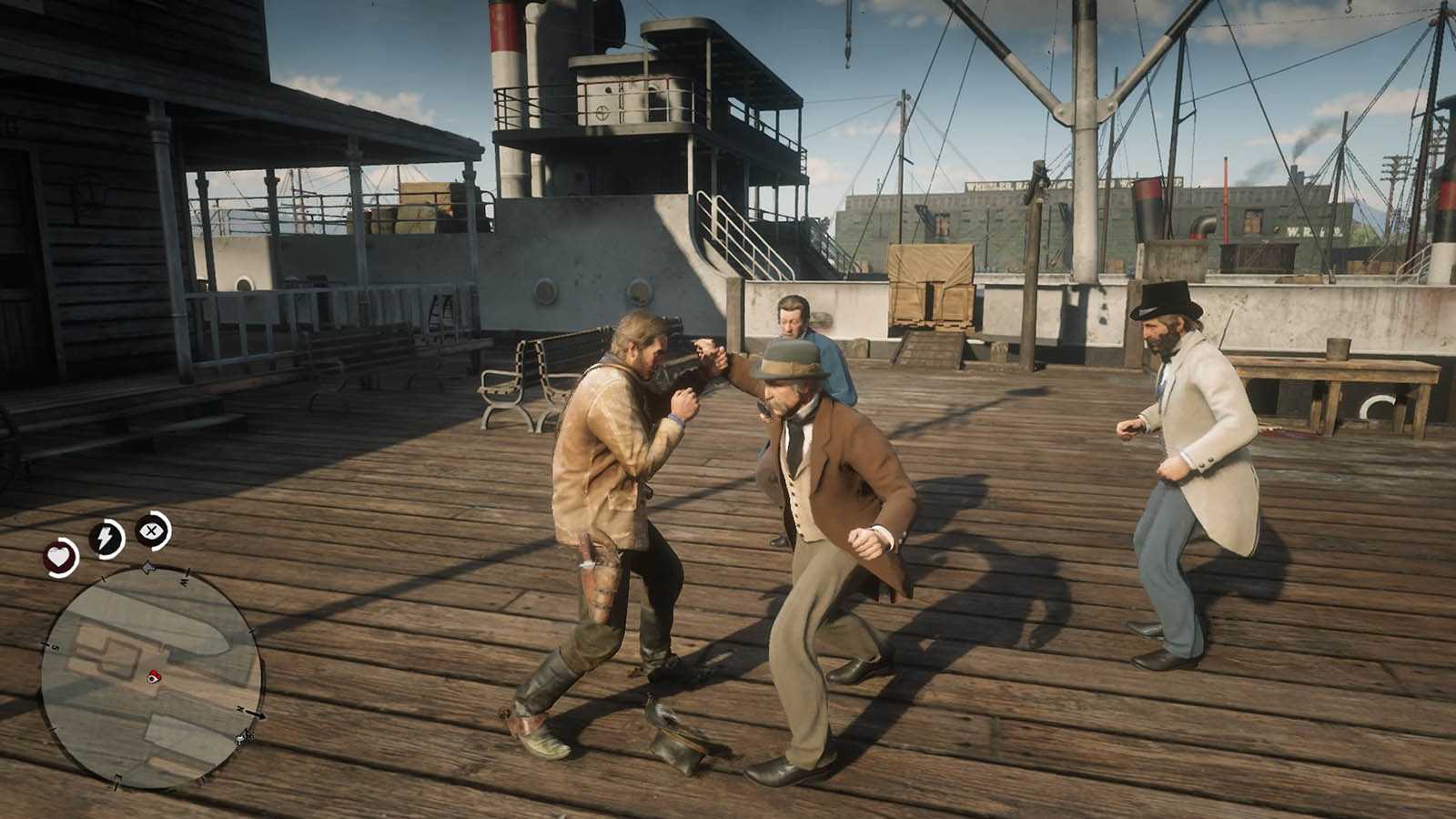The height and width of the screenshot is (819, 1456).
Task: Select the lightning bolt stamina core
Action: [106, 539]
